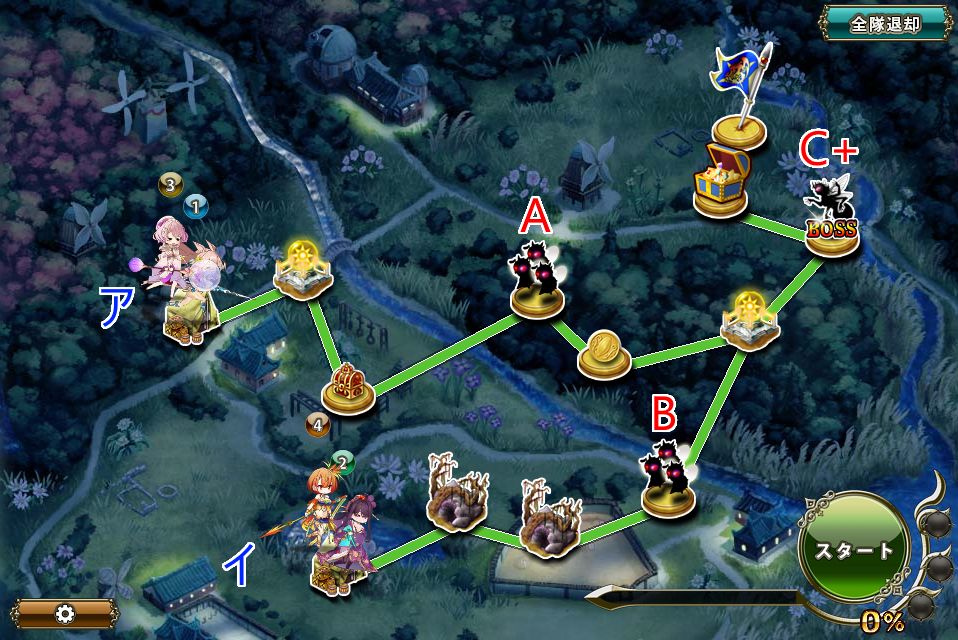Select the BOSS node marked C+
Viewport: 958px width, 640px height.
(832, 222)
